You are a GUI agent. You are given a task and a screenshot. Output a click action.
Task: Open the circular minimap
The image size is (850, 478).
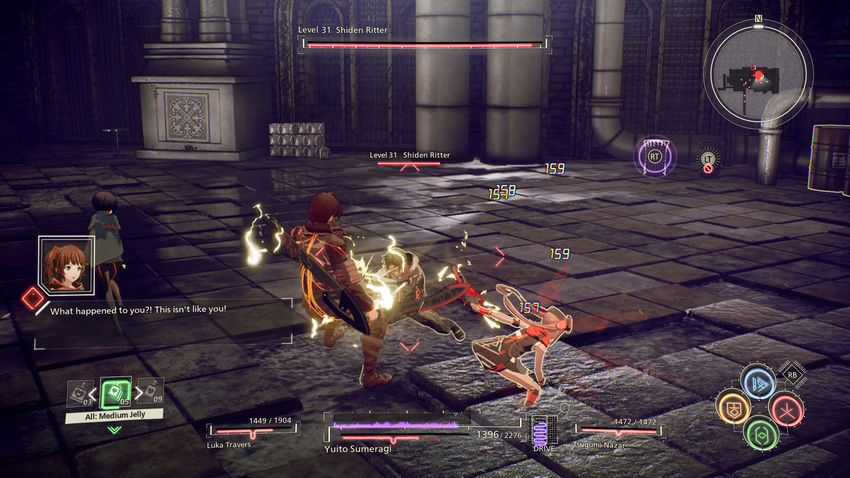pyautogui.click(x=758, y=72)
